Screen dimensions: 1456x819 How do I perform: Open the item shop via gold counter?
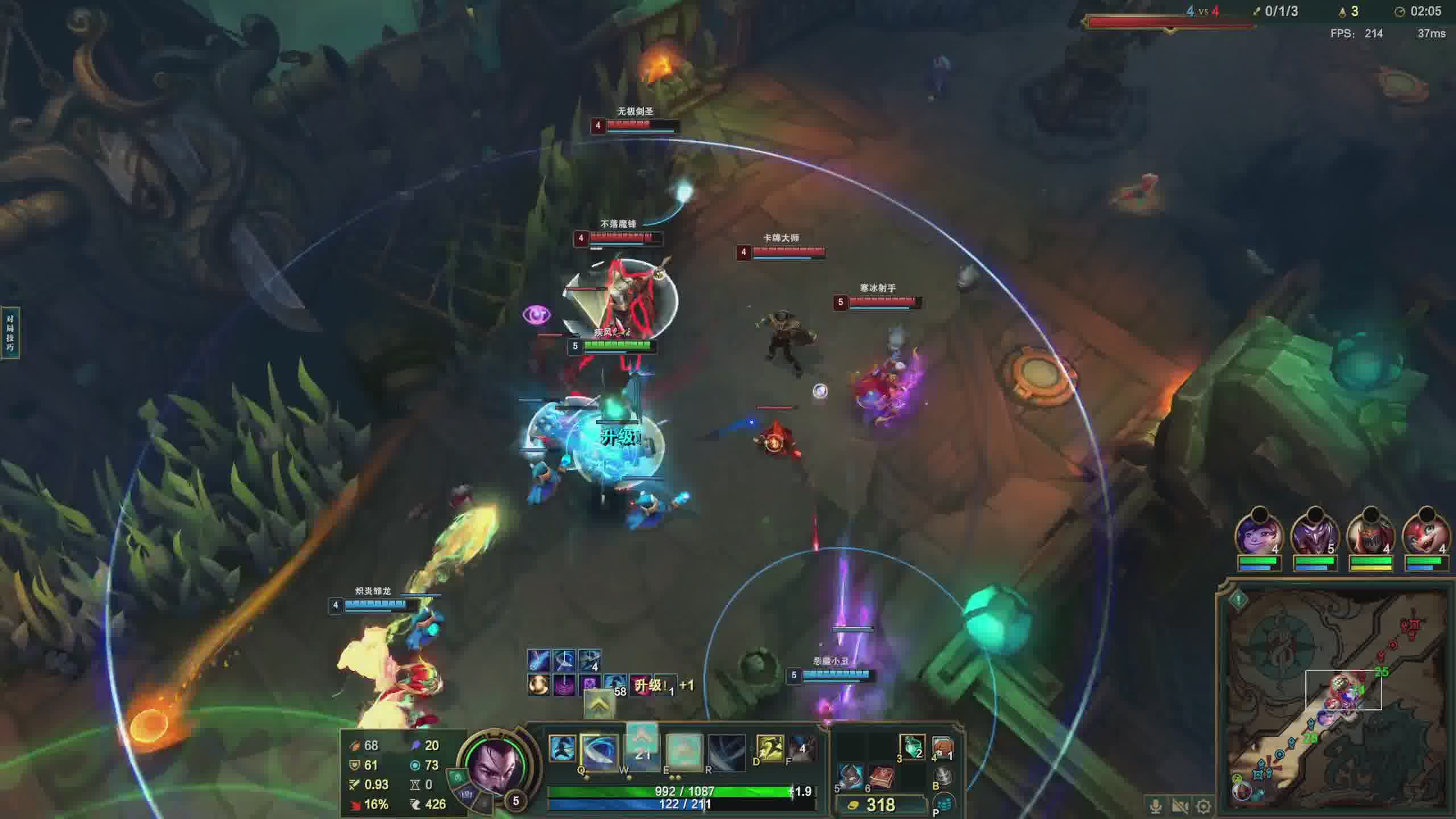(879, 805)
